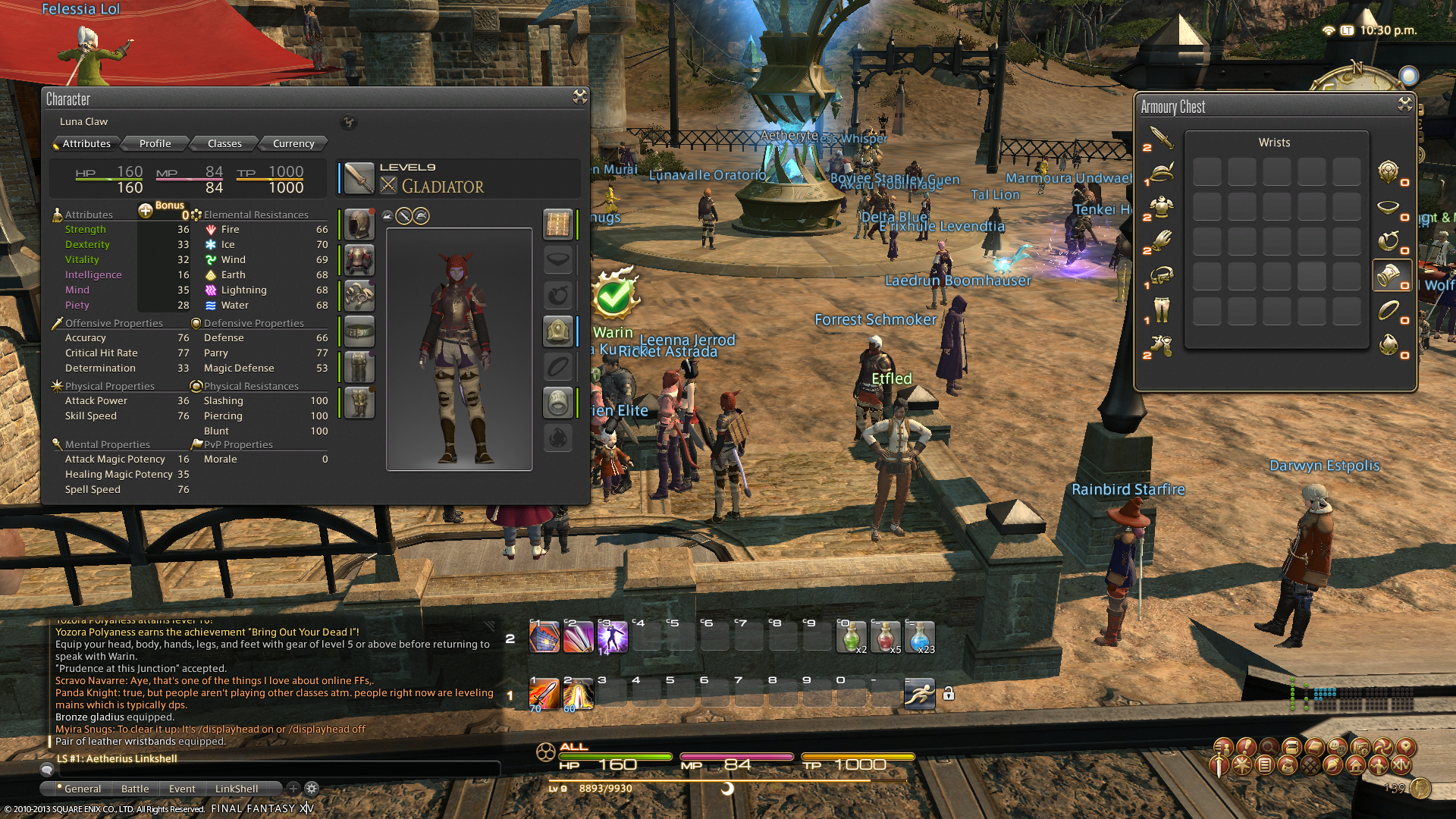This screenshot has width=1456, height=819.
Task: Open the feet boots category
Action: (1160, 346)
